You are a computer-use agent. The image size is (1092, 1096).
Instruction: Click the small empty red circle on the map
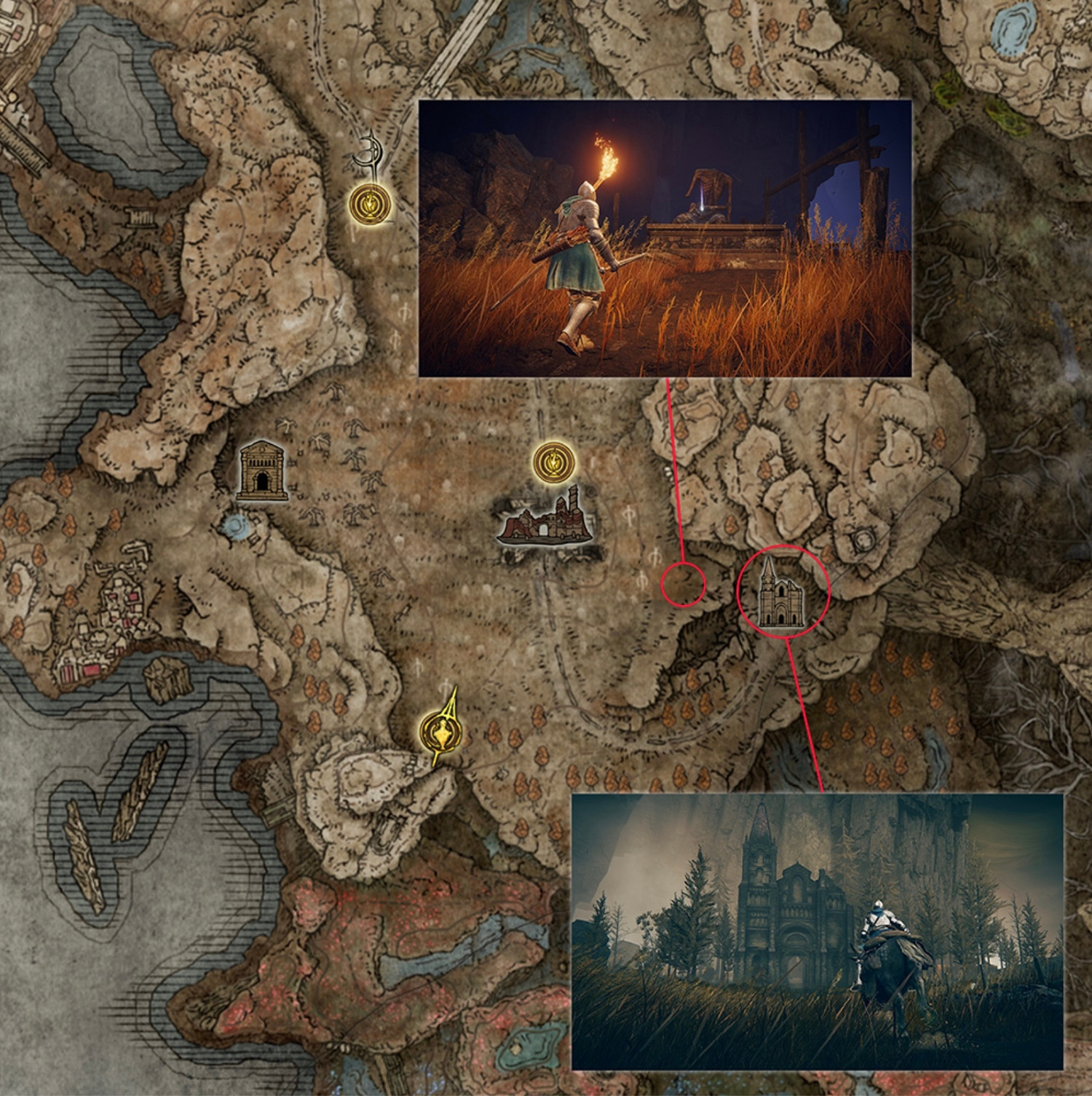683,583
